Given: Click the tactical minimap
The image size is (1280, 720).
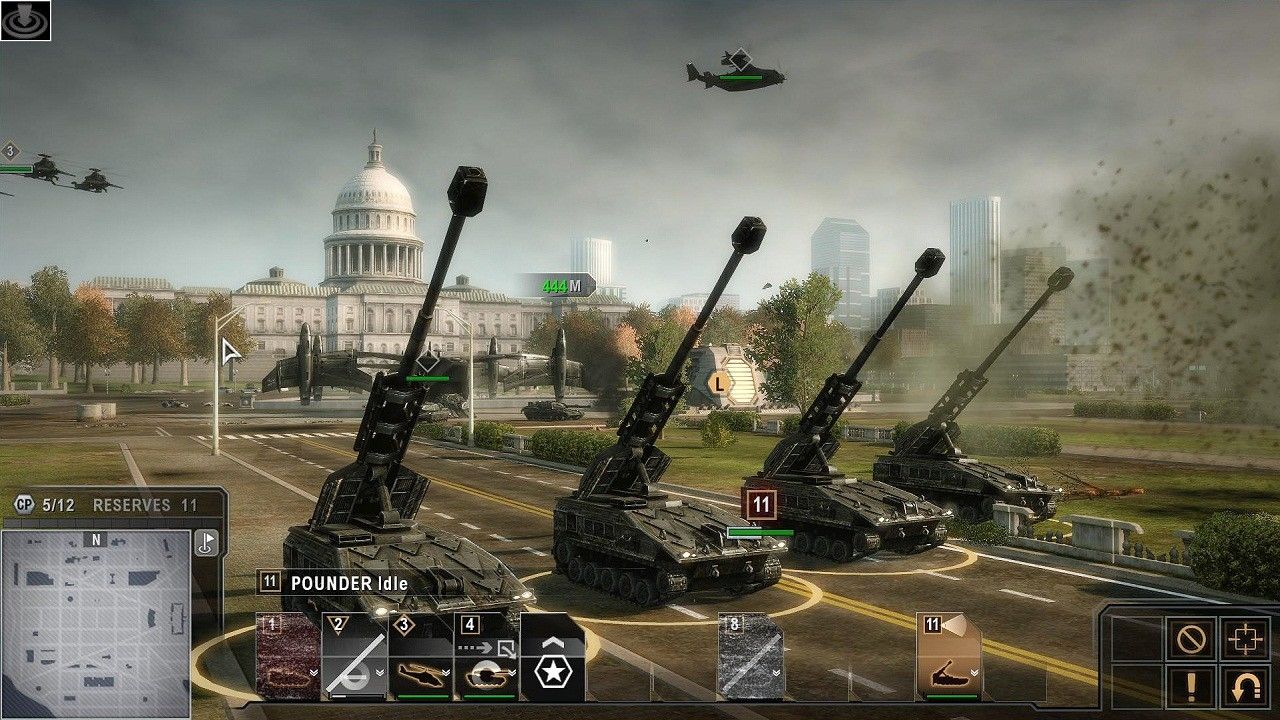Looking at the screenshot, I should click(x=96, y=623).
